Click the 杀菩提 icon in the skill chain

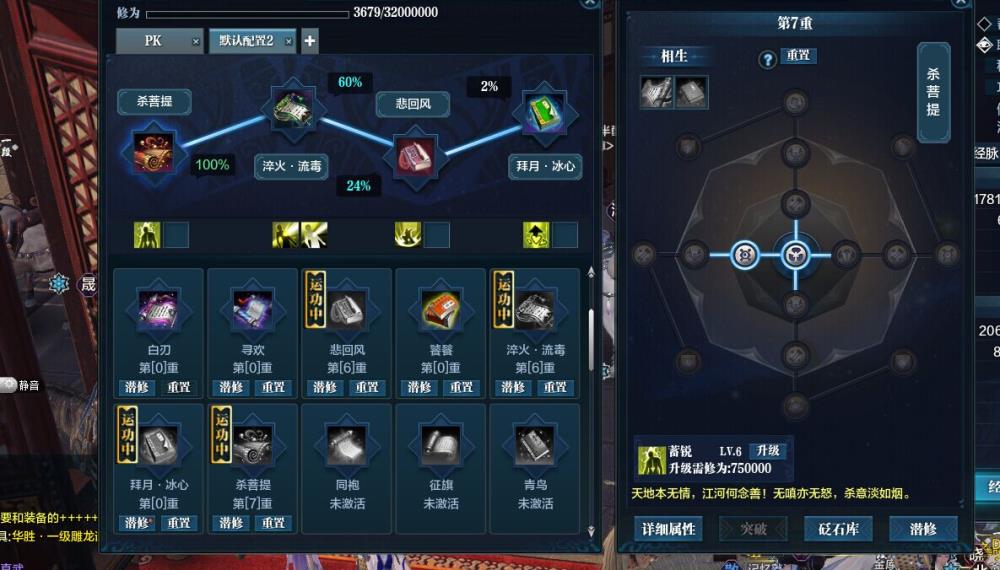click(154, 151)
